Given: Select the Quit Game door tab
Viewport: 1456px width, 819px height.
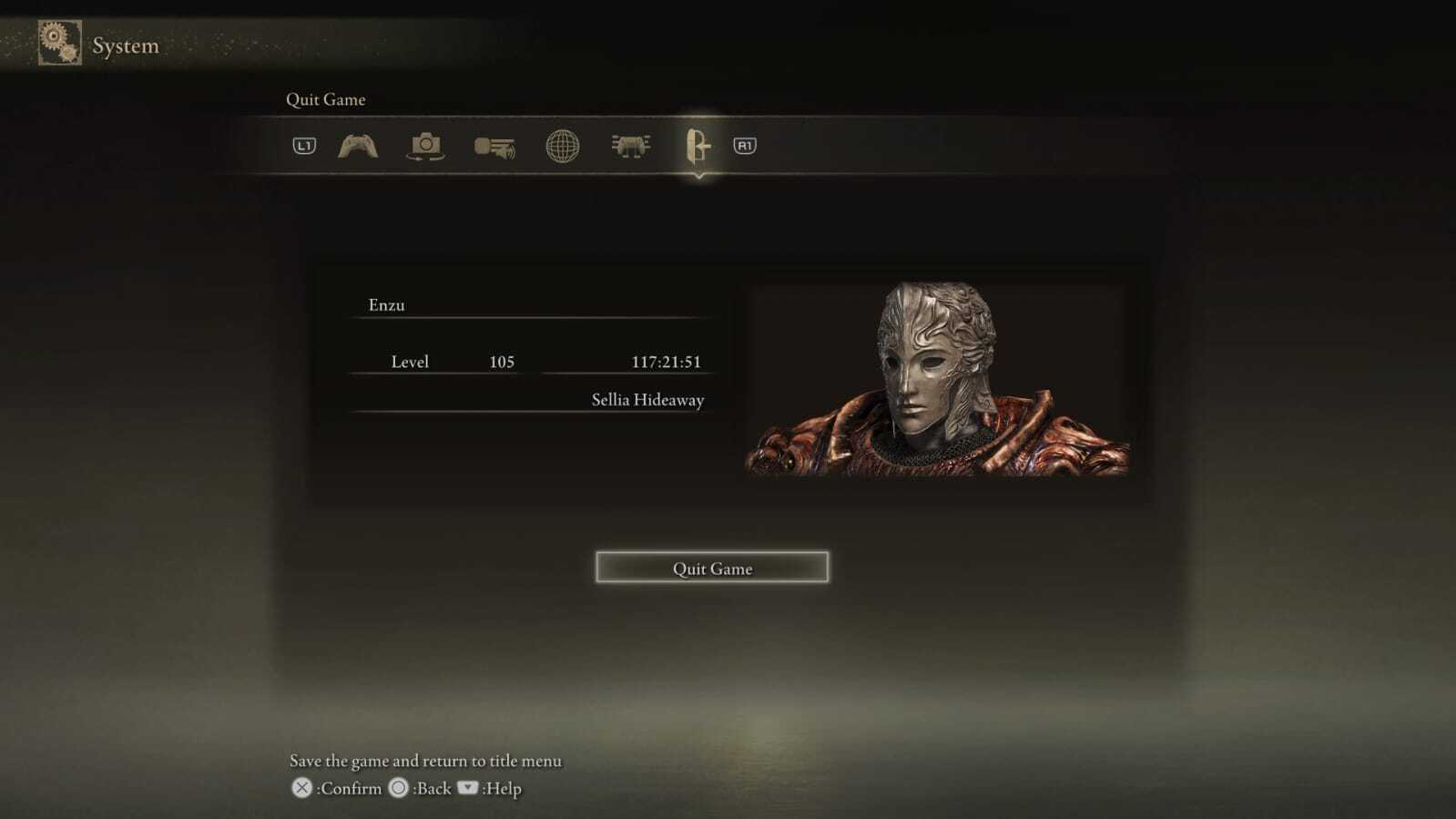Looking at the screenshot, I should 697,146.
